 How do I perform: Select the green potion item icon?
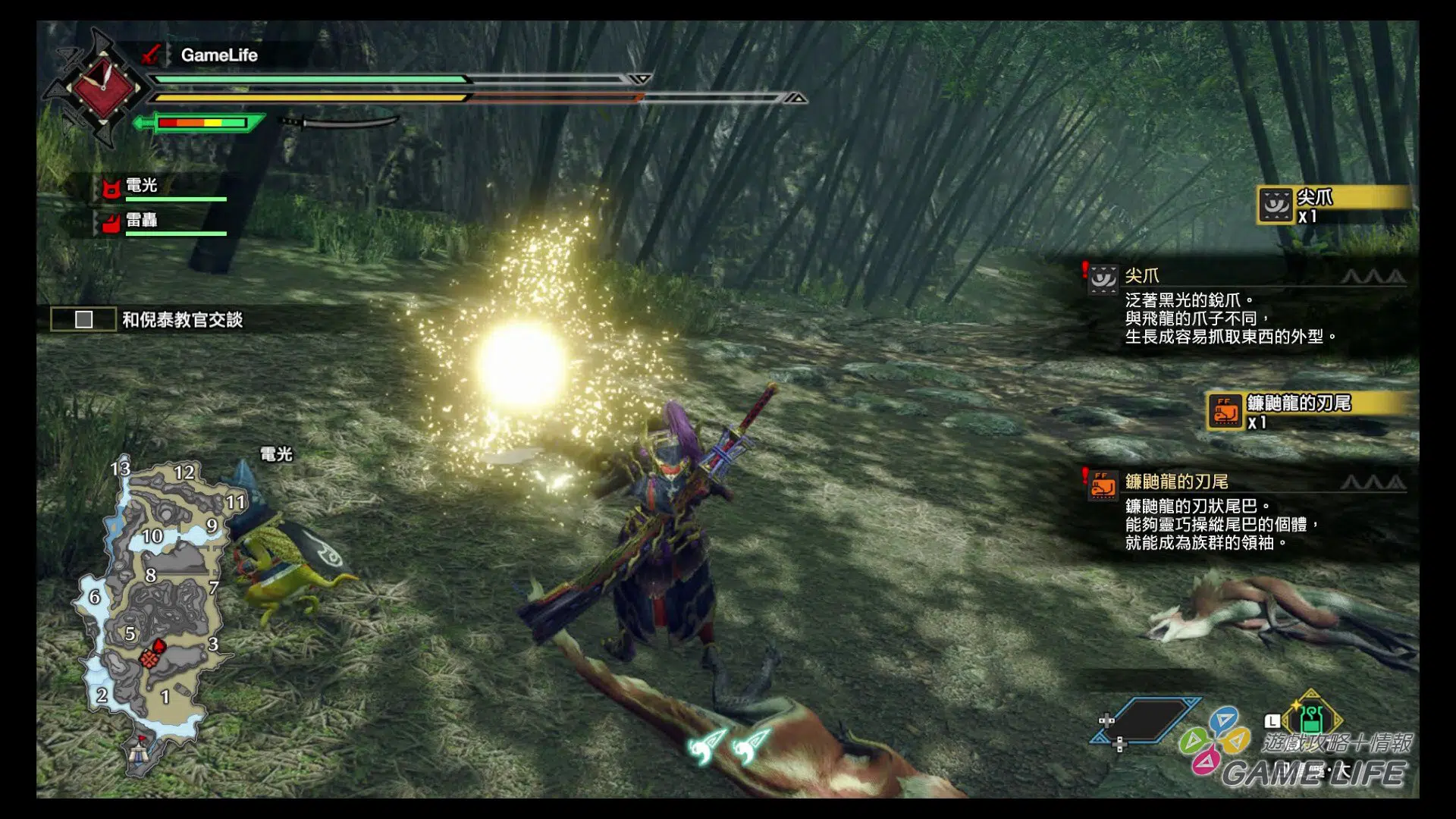point(1312,717)
